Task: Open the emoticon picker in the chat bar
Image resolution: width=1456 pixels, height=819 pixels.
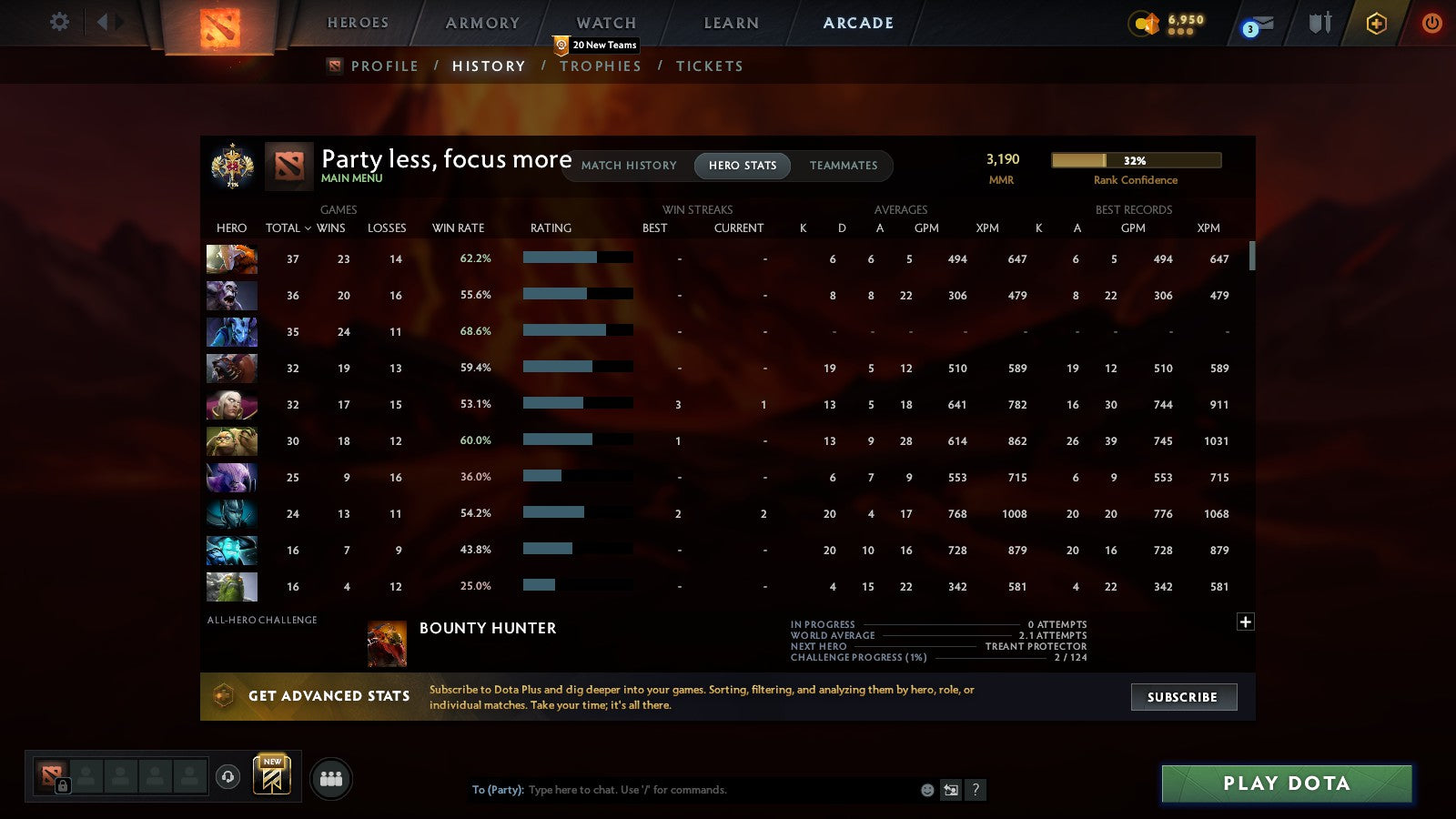Action: (x=926, y=790)
